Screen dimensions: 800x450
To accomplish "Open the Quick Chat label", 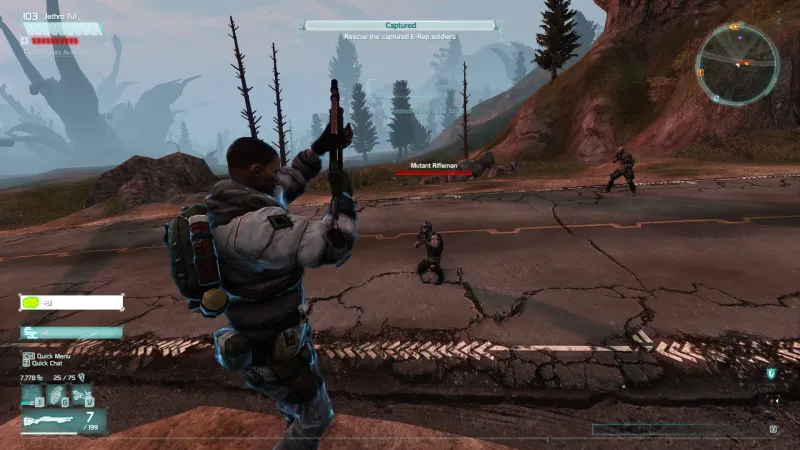I will [46, 363].
